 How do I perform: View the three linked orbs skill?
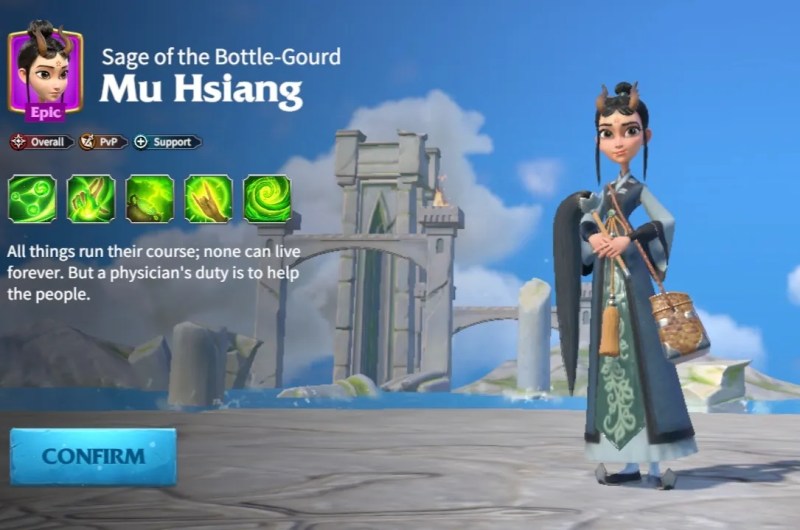click(32, 198)
